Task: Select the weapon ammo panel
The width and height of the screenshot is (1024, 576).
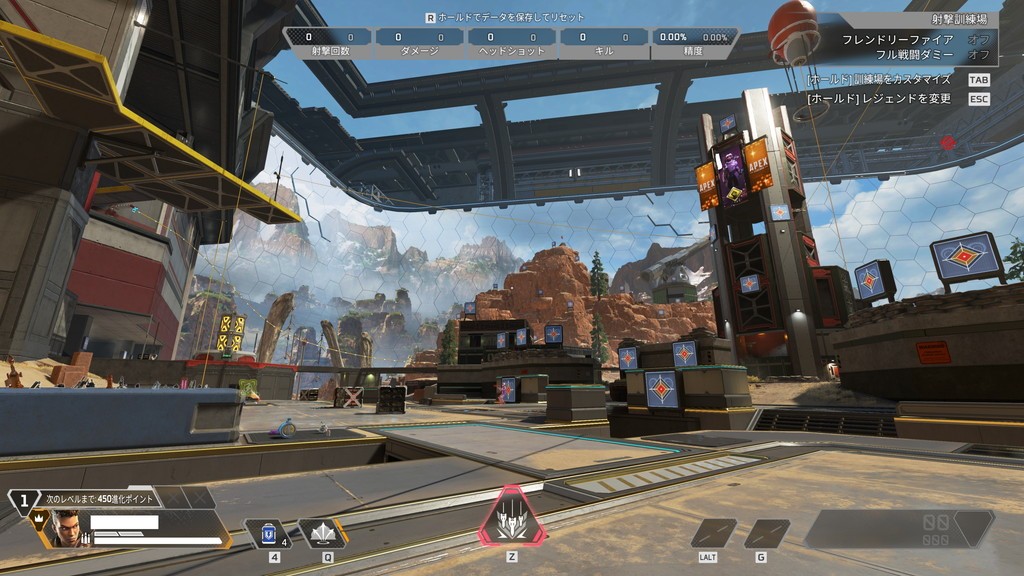Action: tap(898, 528)
